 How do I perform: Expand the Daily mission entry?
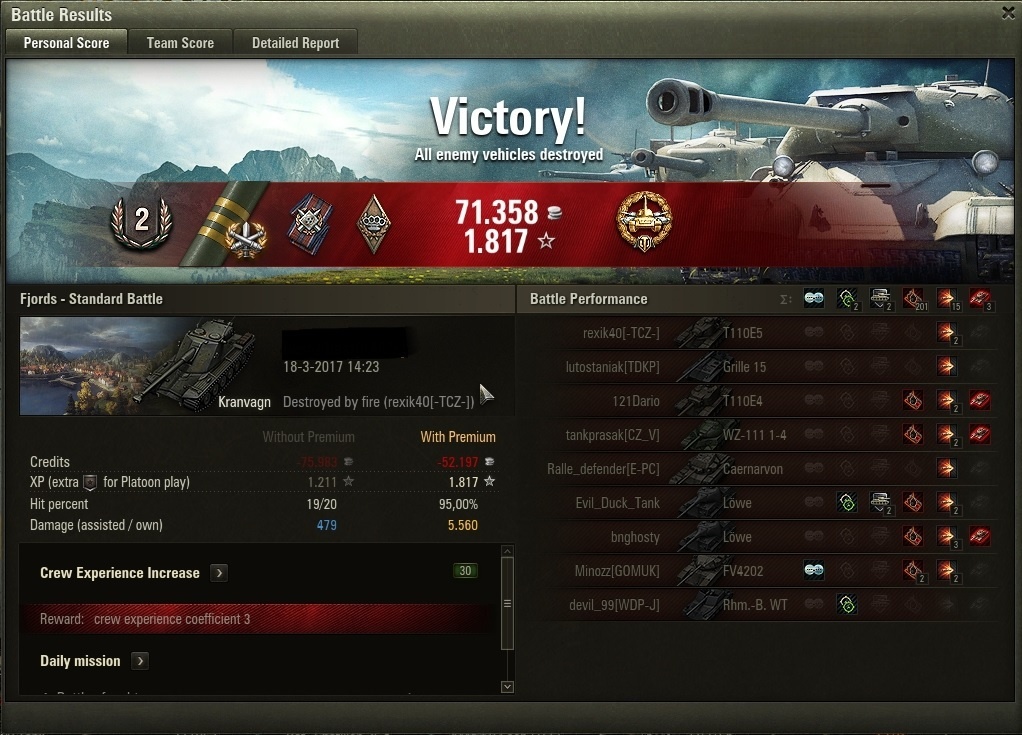(x=140, y=661)
